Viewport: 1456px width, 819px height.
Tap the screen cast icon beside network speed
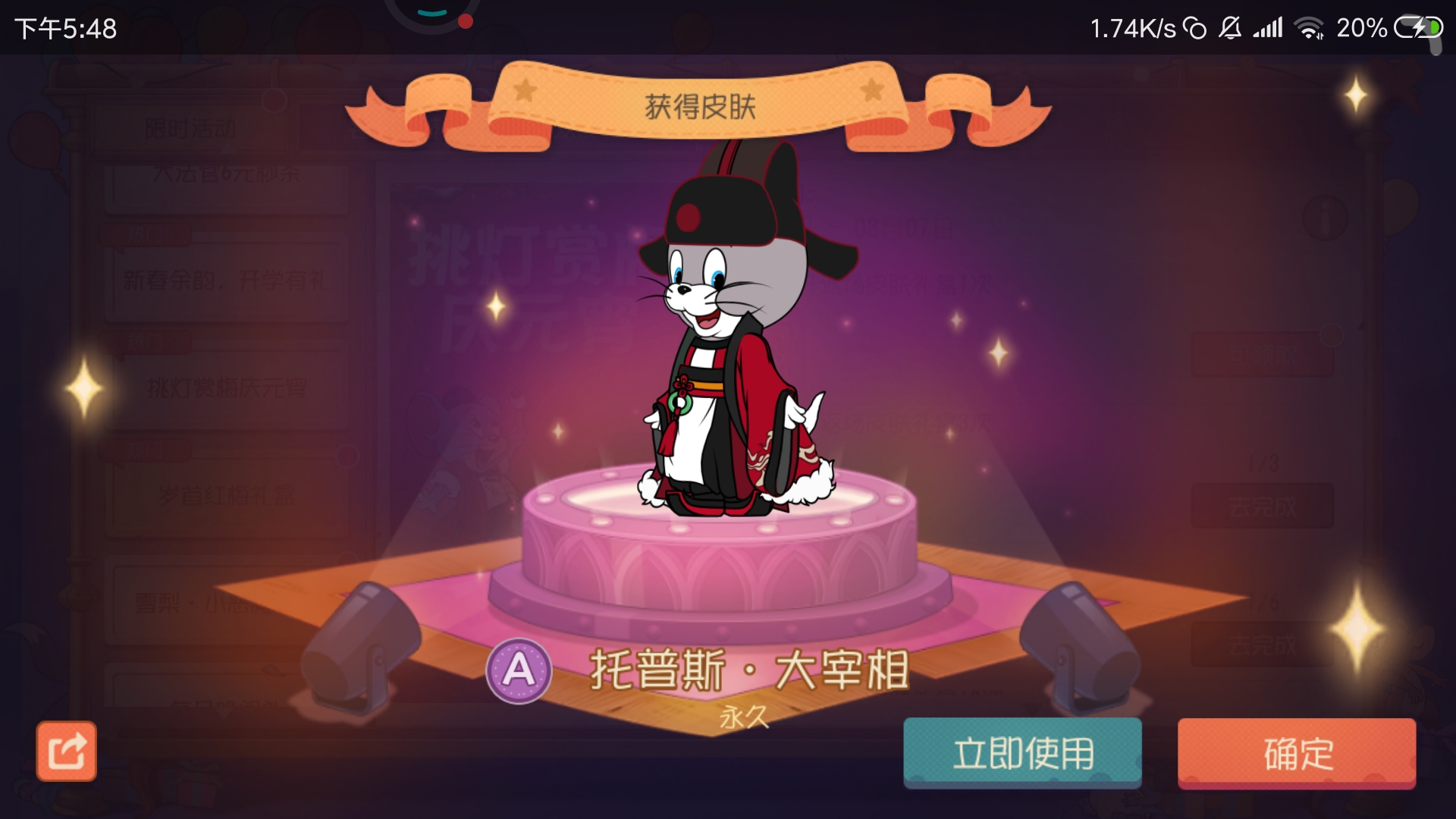(1196, 27)
